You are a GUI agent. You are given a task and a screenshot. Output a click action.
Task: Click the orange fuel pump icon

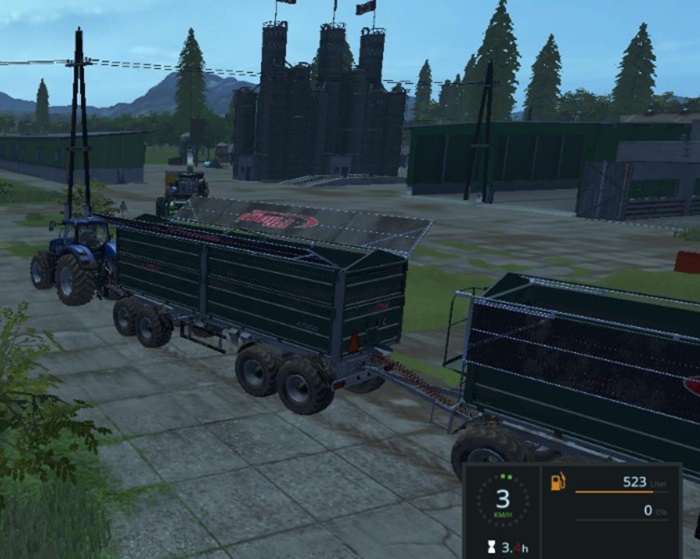(557, 482)
